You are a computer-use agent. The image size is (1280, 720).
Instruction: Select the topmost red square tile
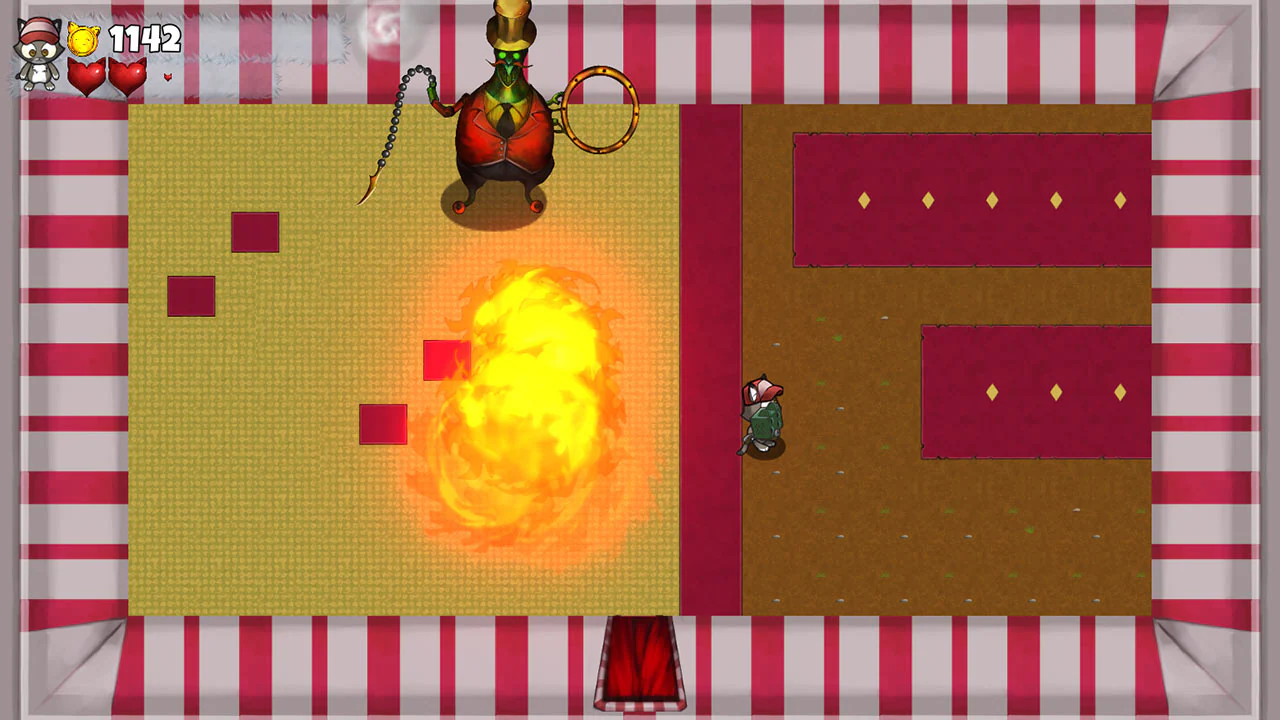coord(256,232)
